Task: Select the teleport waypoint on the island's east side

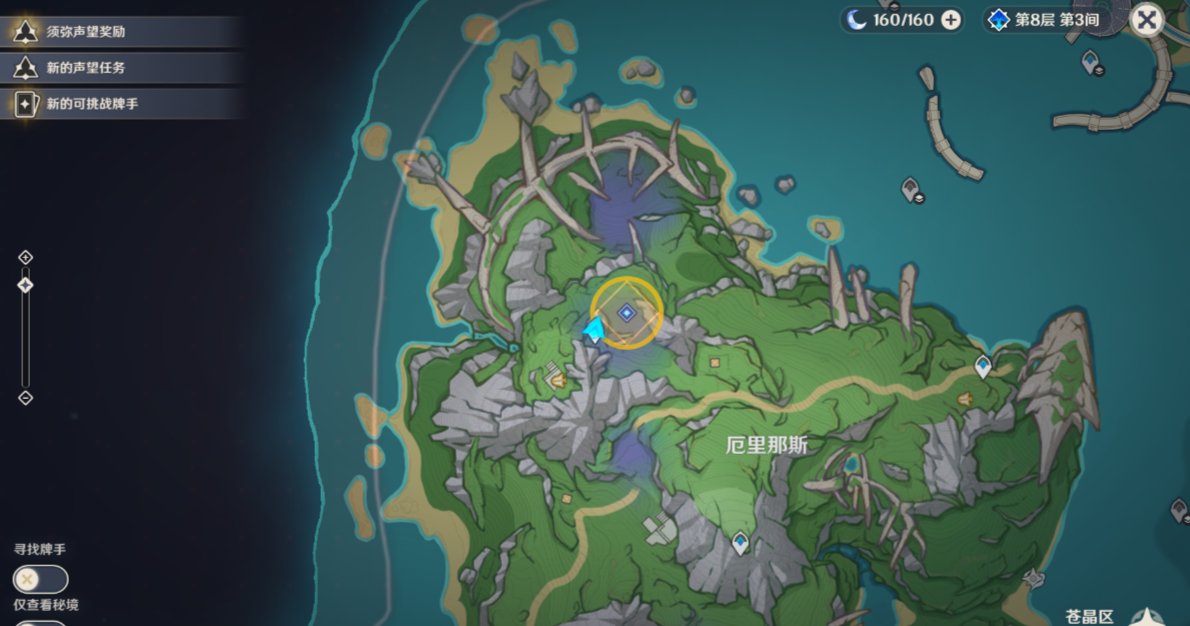Action: click(983, 366)
